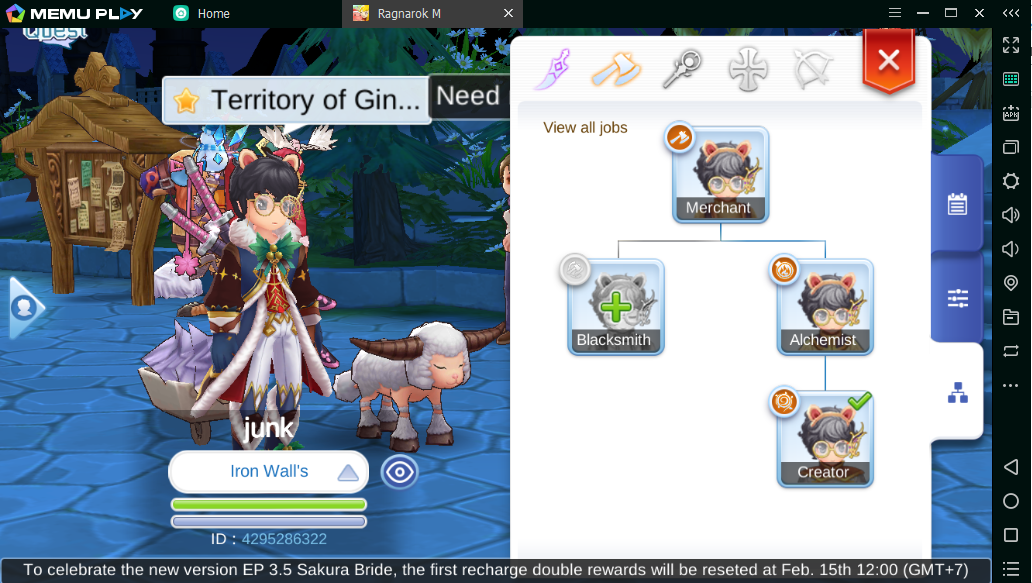Switch to the magnifier staff class tab
The width and height of the screenshot is (1032, 583).
[x=681, y=70]
